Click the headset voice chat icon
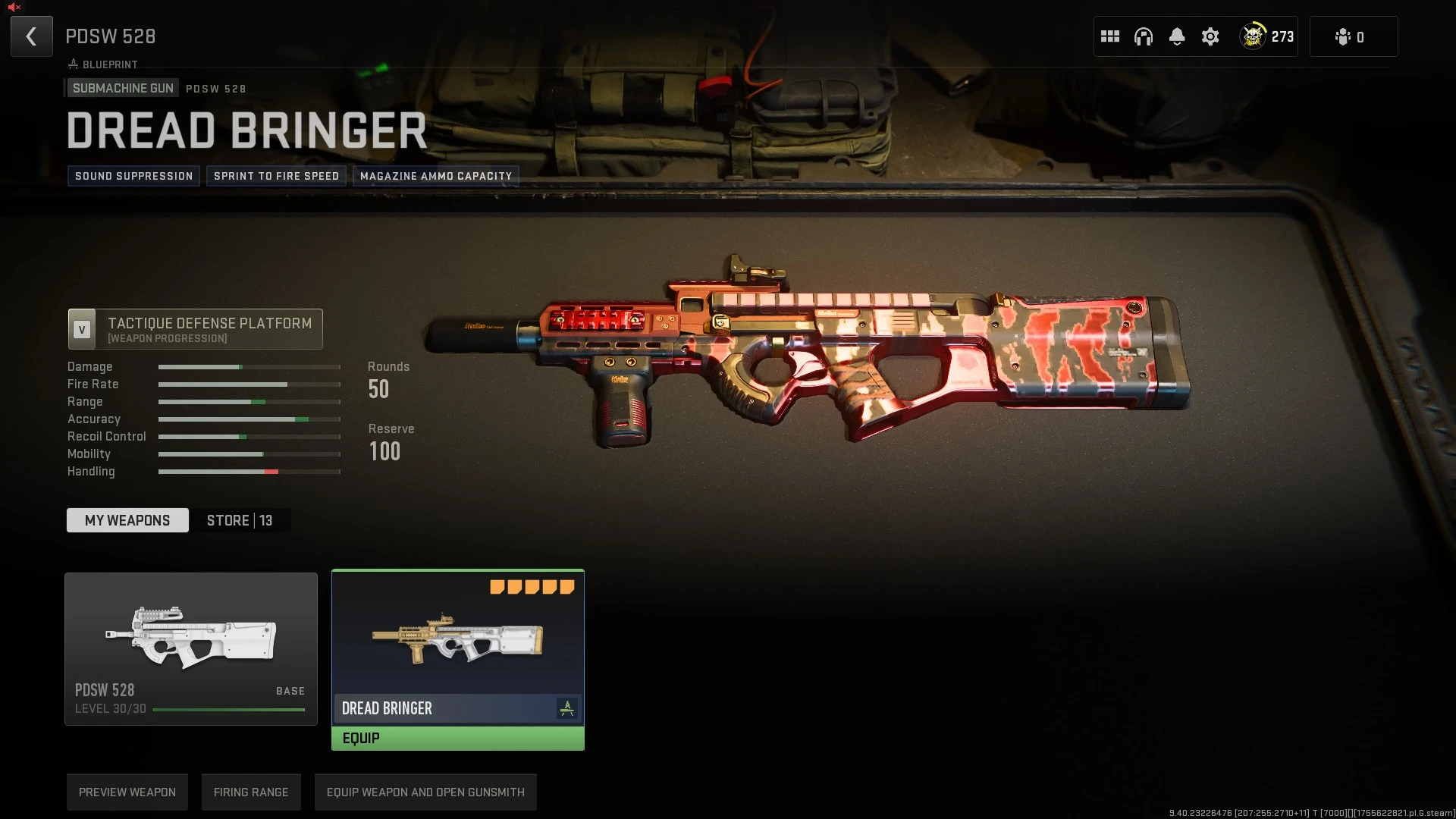 point(1143,36)
